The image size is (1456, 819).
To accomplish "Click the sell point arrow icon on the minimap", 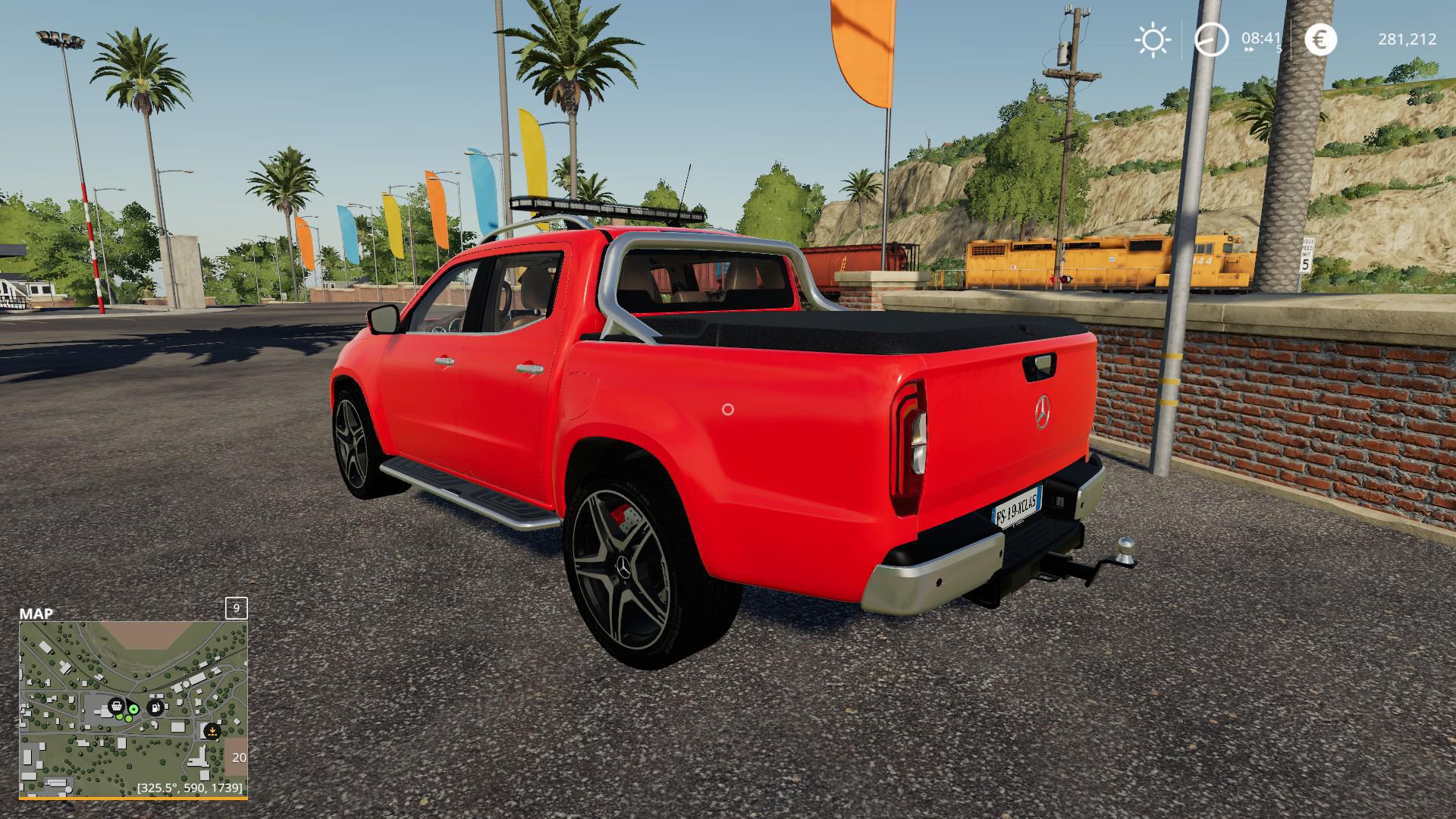I will (x=212, y=731).
